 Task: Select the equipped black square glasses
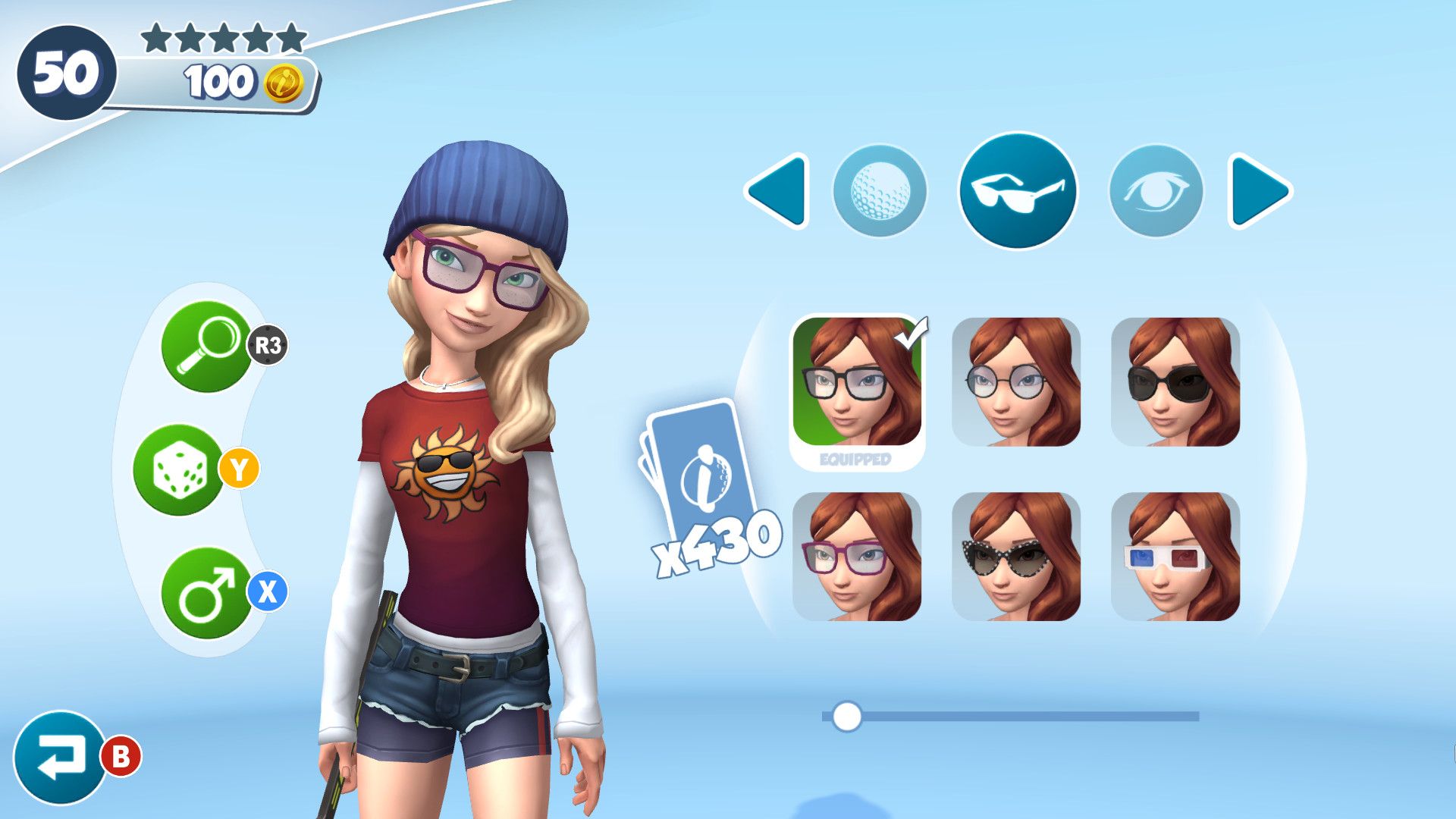(x=857, y=381)
